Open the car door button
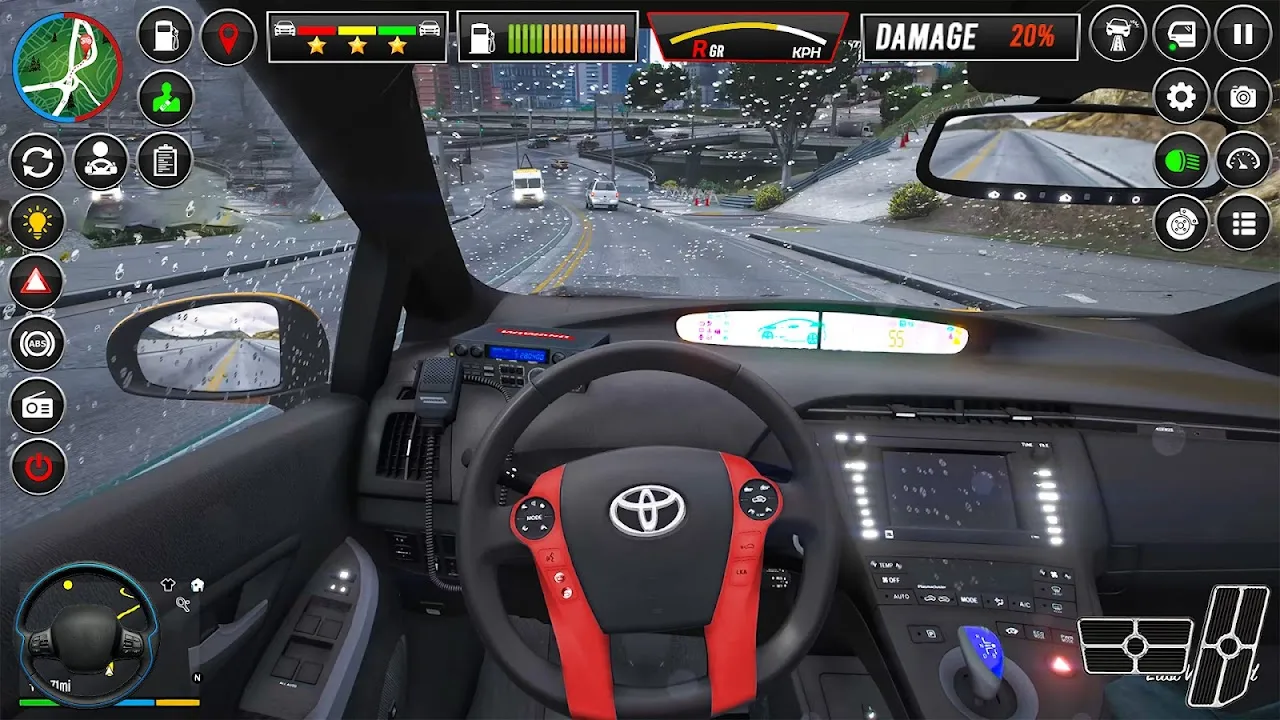Screen dimensions: 1280x720 point(1180,35)
